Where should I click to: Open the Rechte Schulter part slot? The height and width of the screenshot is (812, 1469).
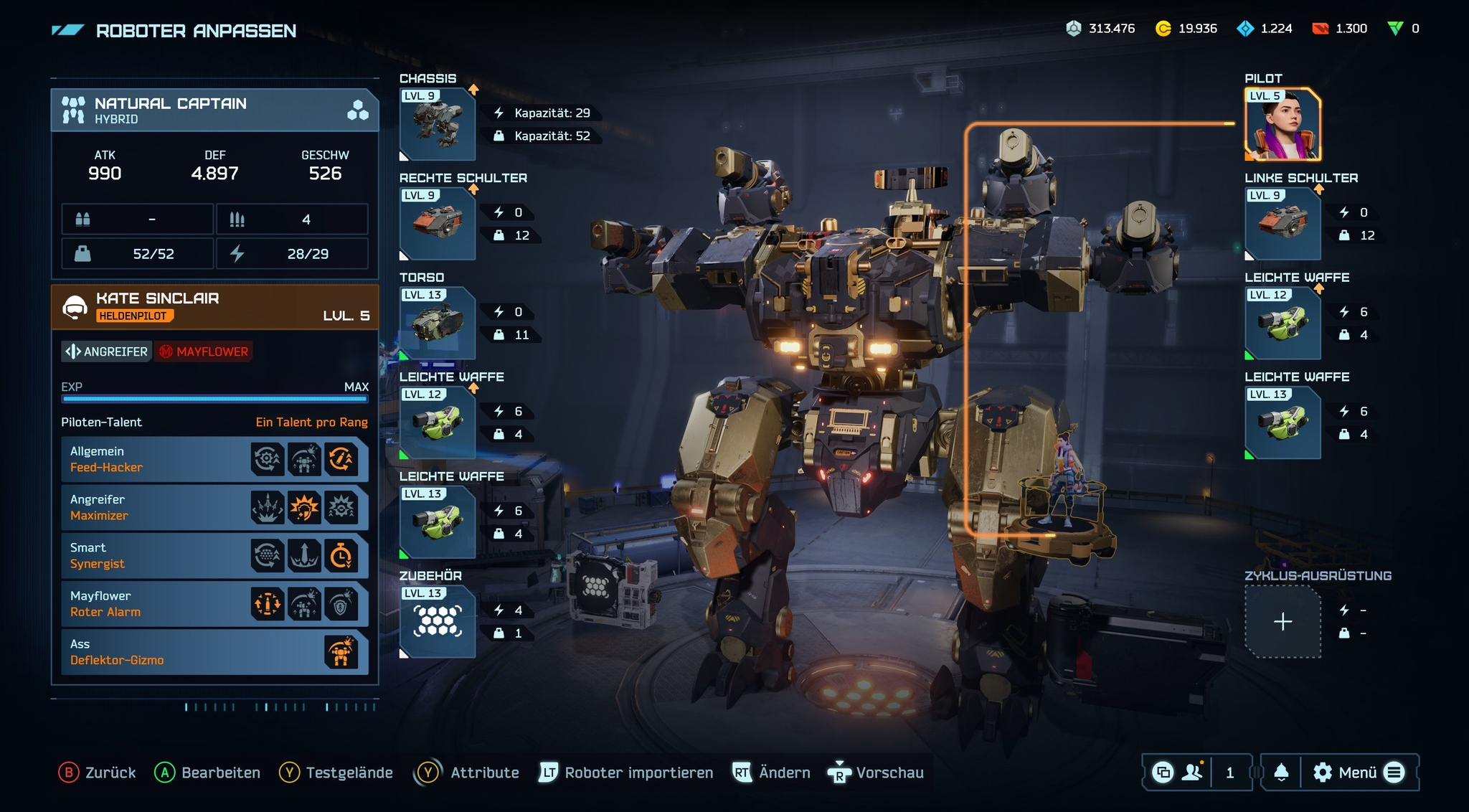click(x=437, y=224)
